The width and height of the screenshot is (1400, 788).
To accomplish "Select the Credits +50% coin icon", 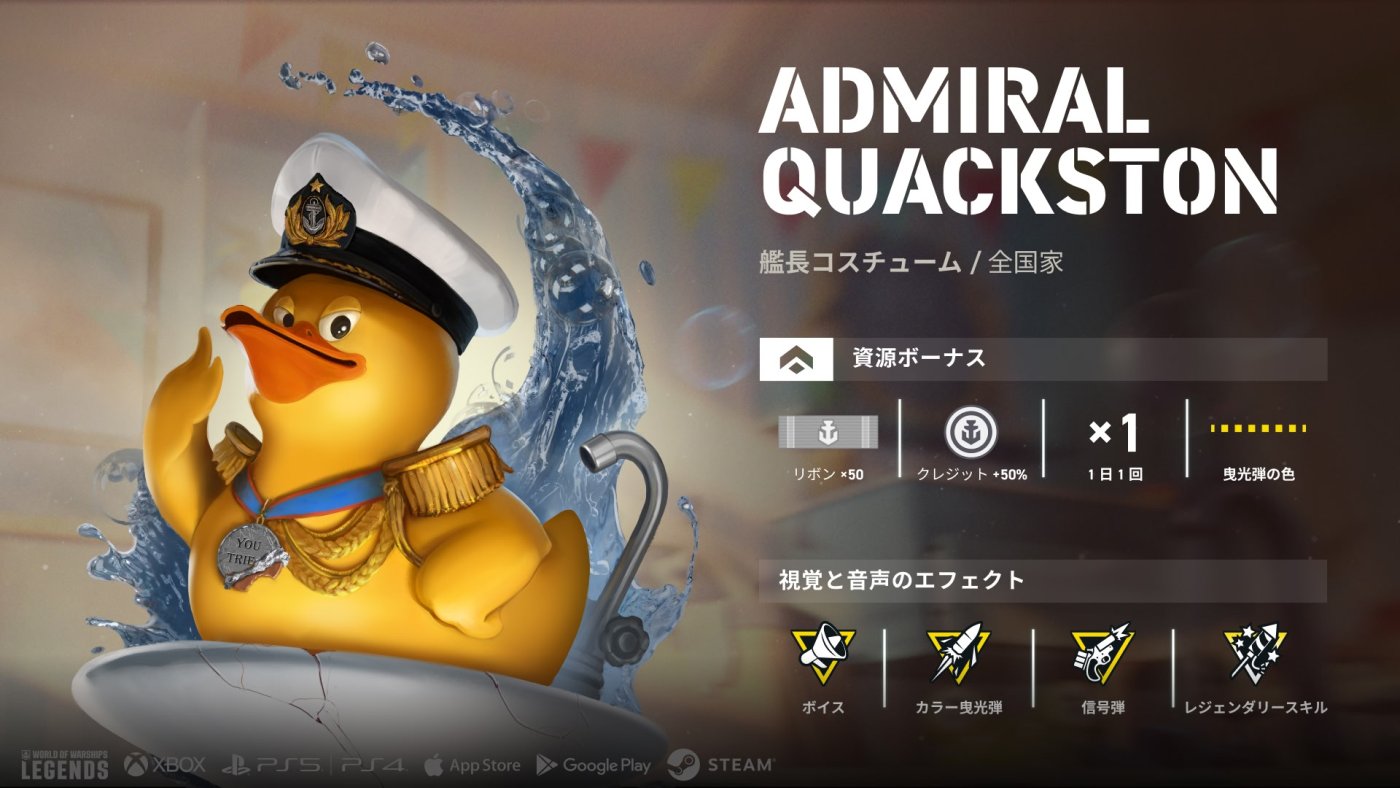I will point(971,432).
